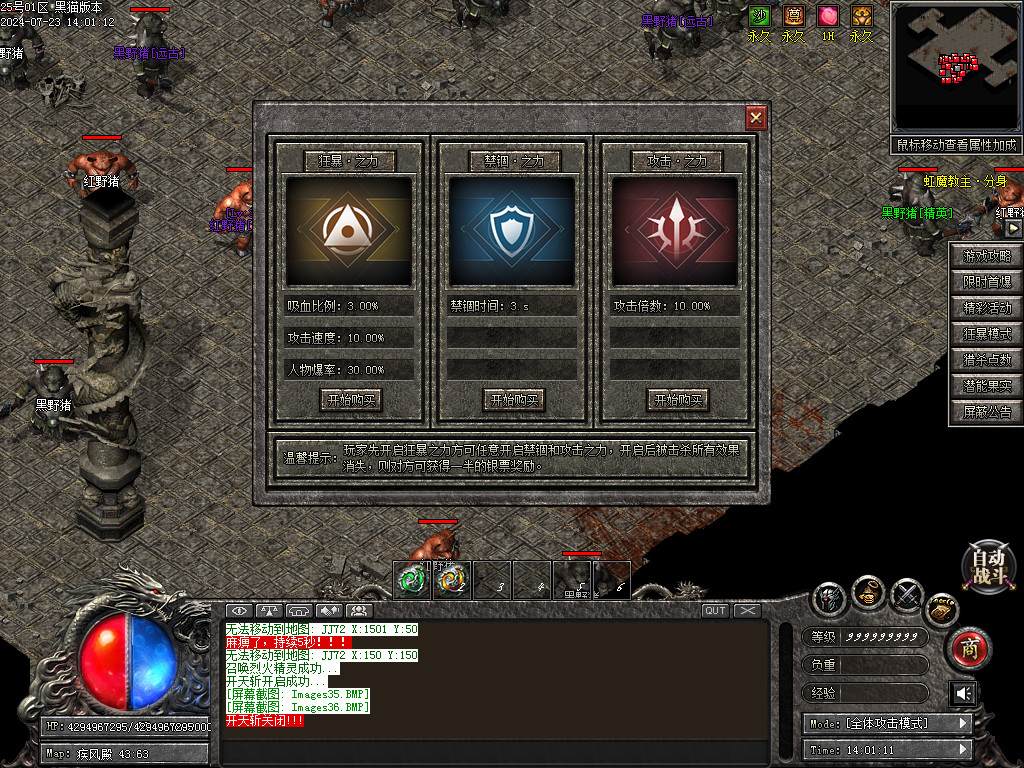This screenshot has height=768, width=1024.
Task: Open the 精彩活动 events menu
Action: pos(986,308)
